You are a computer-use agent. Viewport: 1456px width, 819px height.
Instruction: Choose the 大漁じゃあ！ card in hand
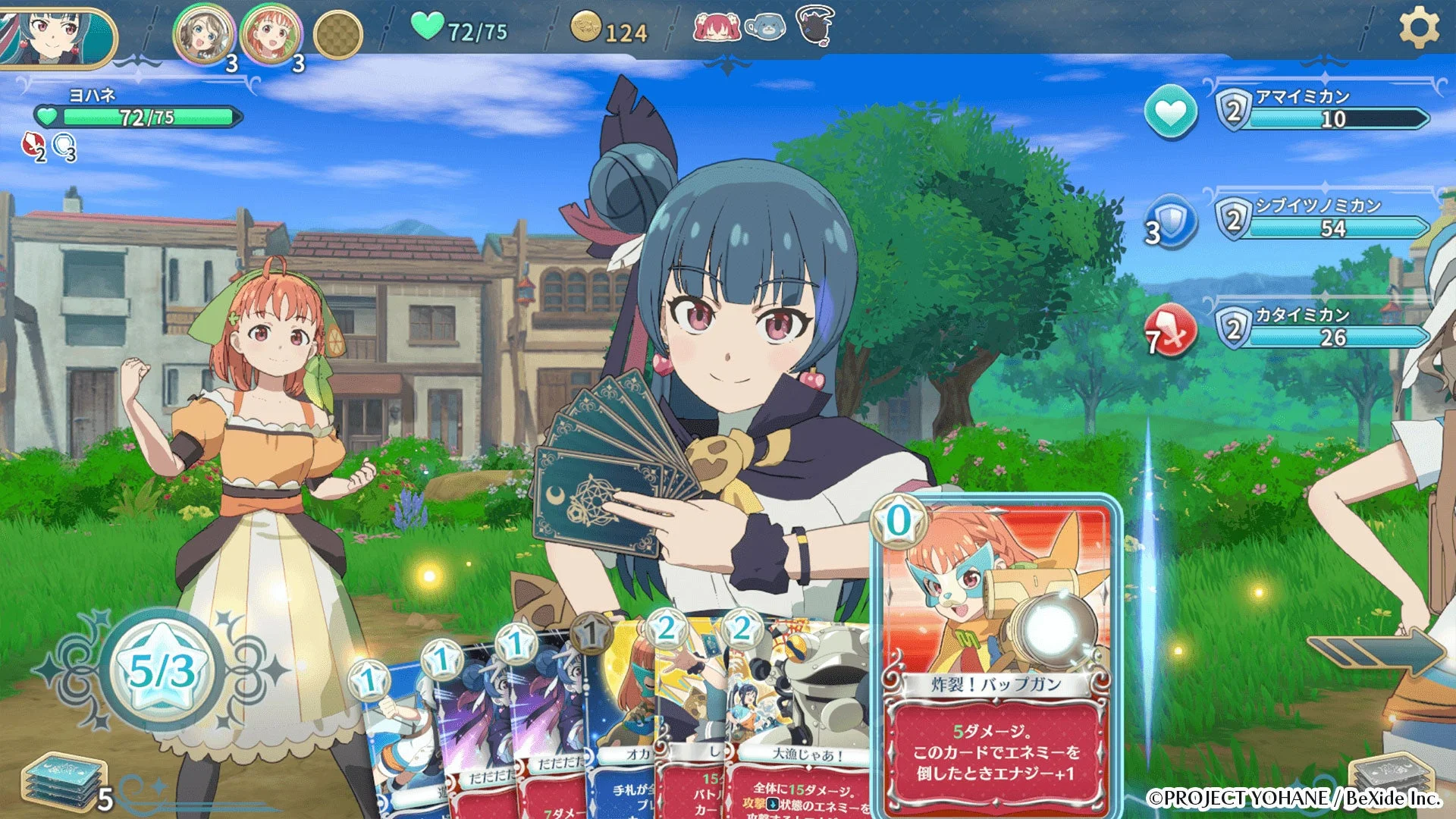pos(800,720)
